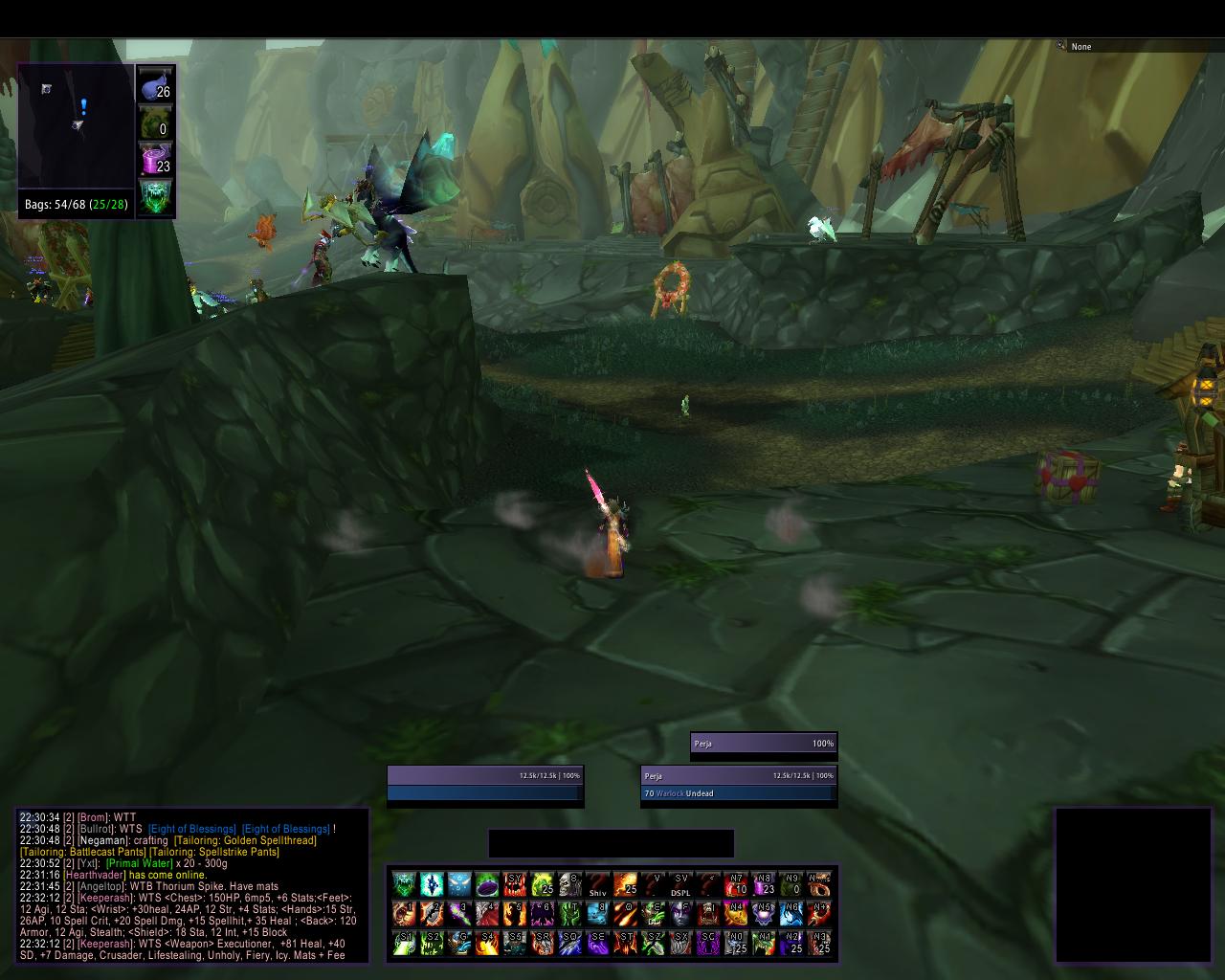Click the small Perja target-of-target bar
The image size is (1225, 980).
pyautogui.click(x=764, y=744)
